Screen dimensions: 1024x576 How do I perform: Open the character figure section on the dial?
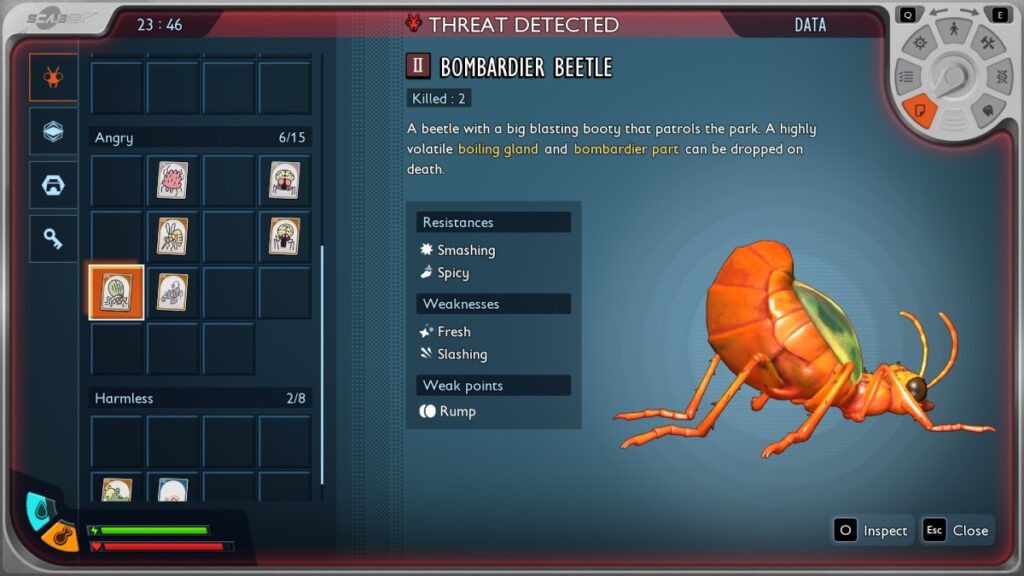point(954,30)
